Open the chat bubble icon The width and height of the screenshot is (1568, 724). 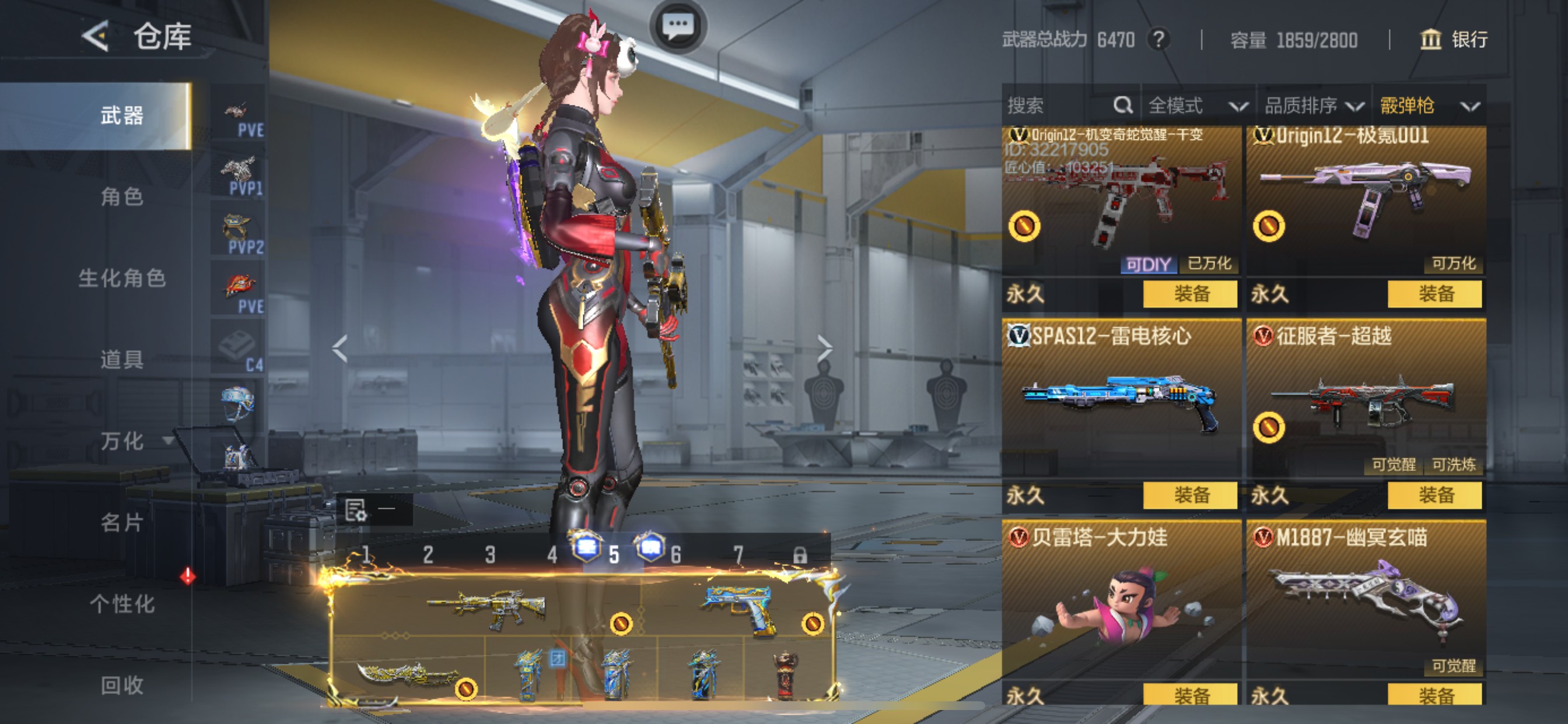click(x=677, y=26)
